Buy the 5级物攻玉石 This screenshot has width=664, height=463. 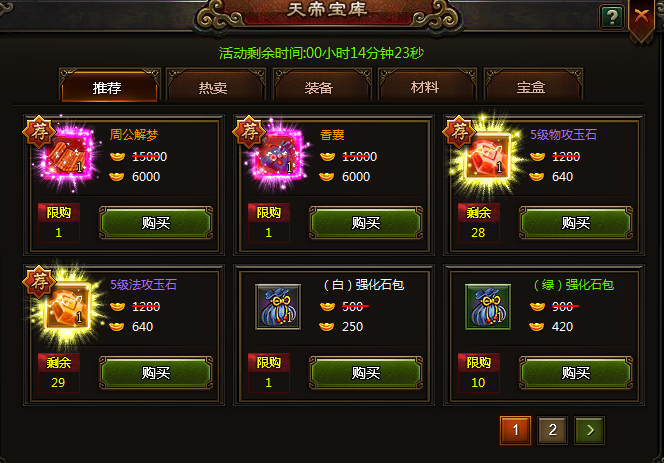click(577, 222)
